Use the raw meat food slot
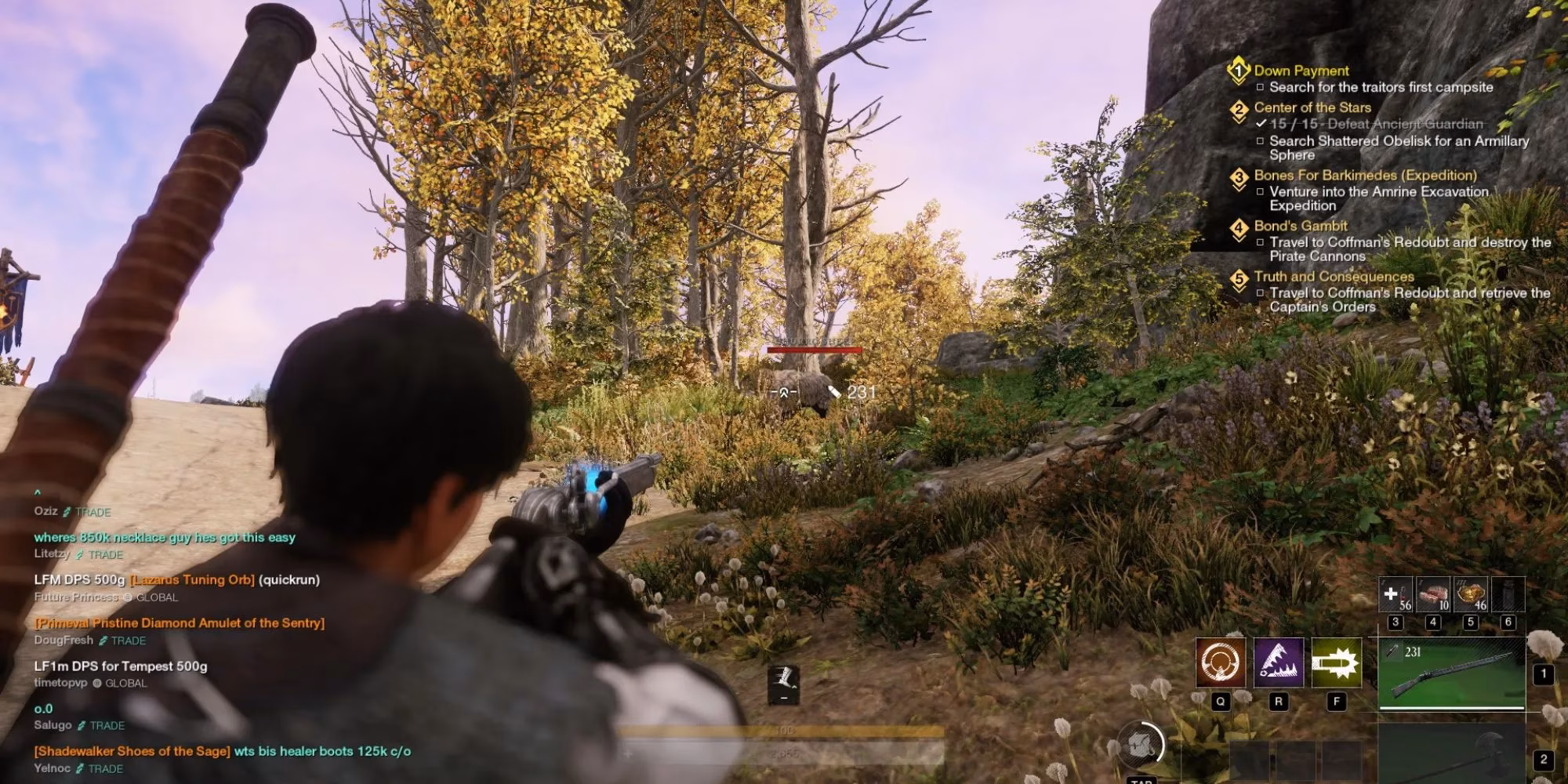 point(1433,595)
